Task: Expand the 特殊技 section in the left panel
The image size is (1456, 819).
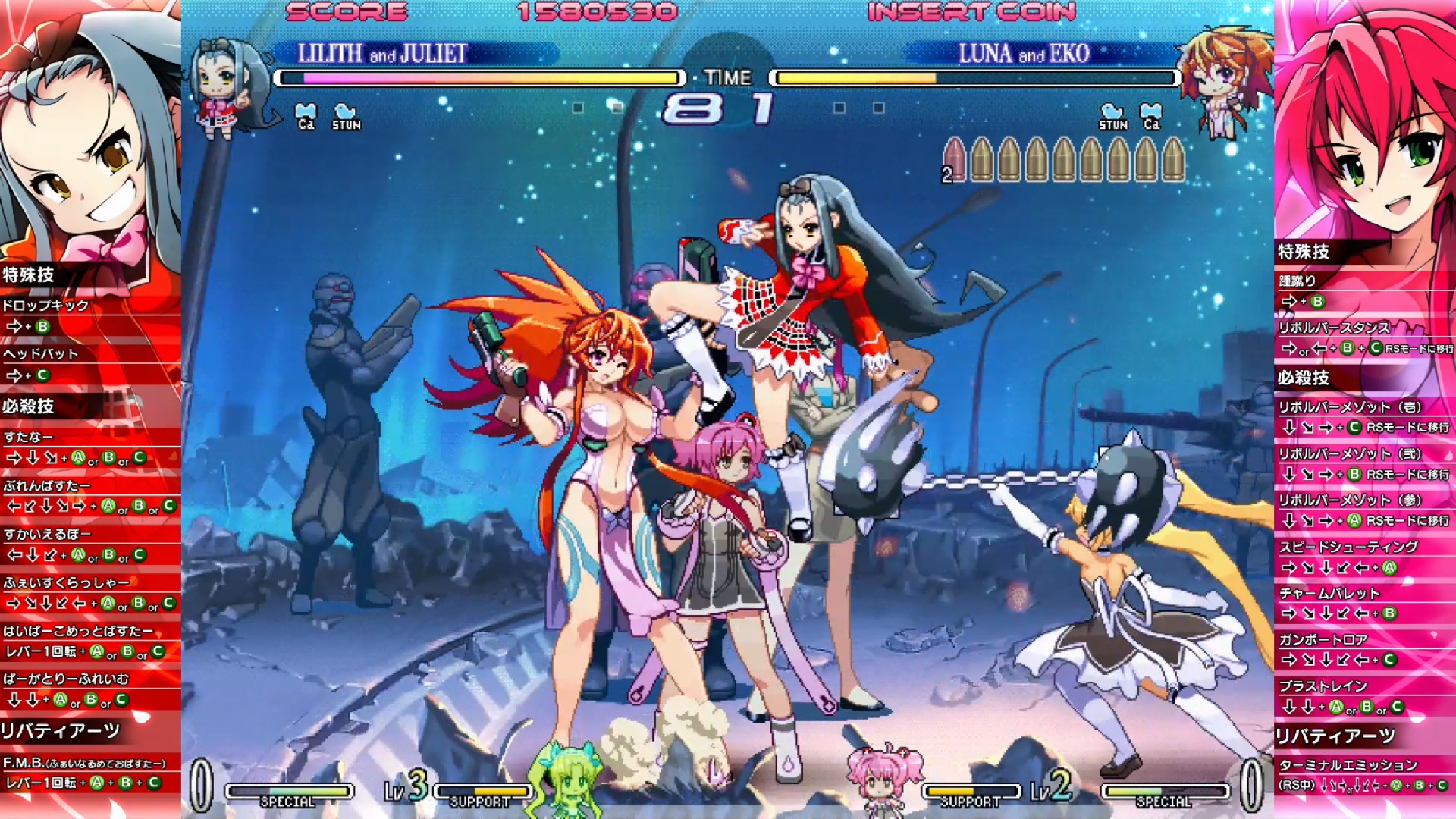Action: tap(30, 272)
